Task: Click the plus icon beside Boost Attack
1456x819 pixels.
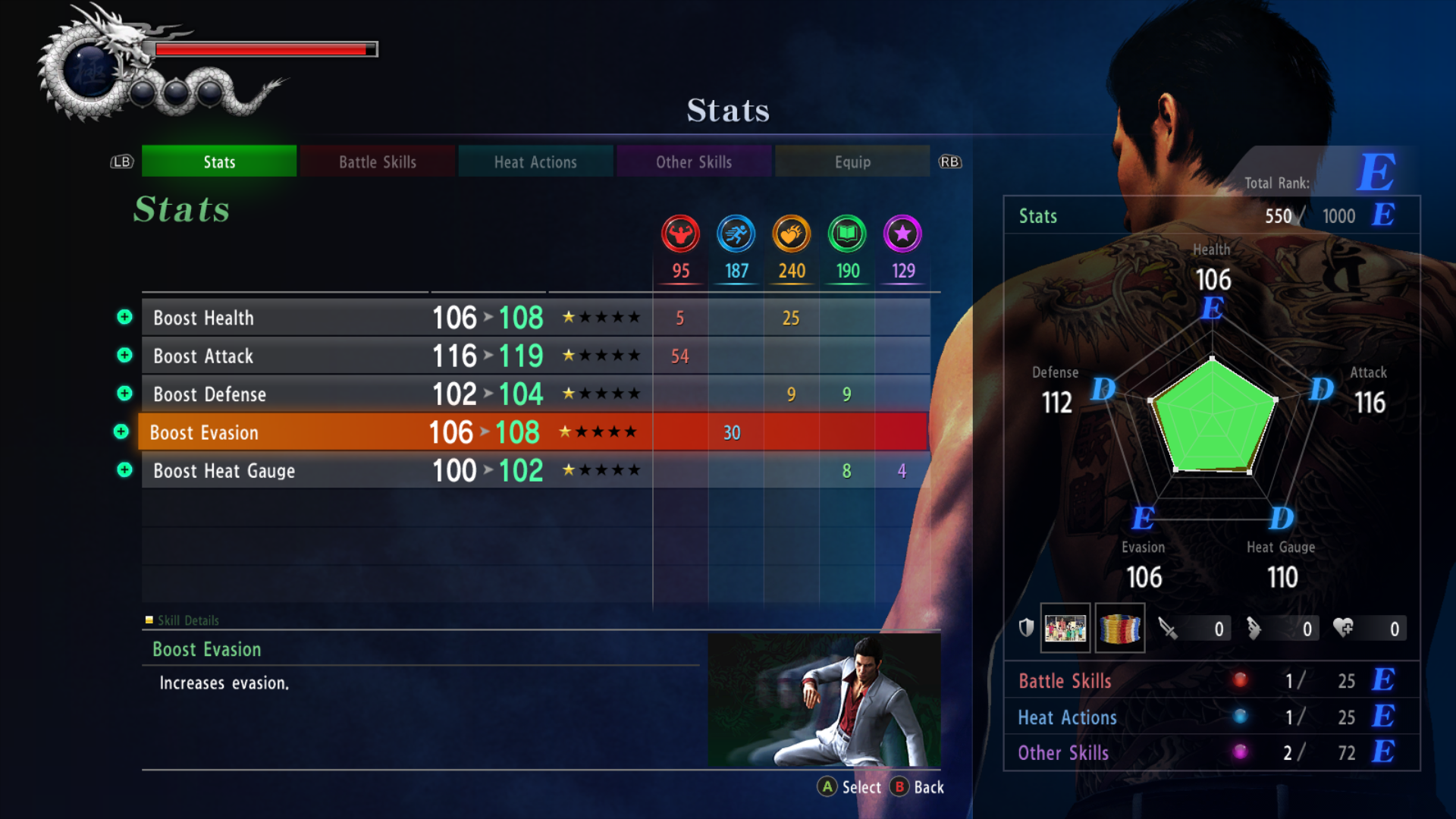Action: (124, 355)
